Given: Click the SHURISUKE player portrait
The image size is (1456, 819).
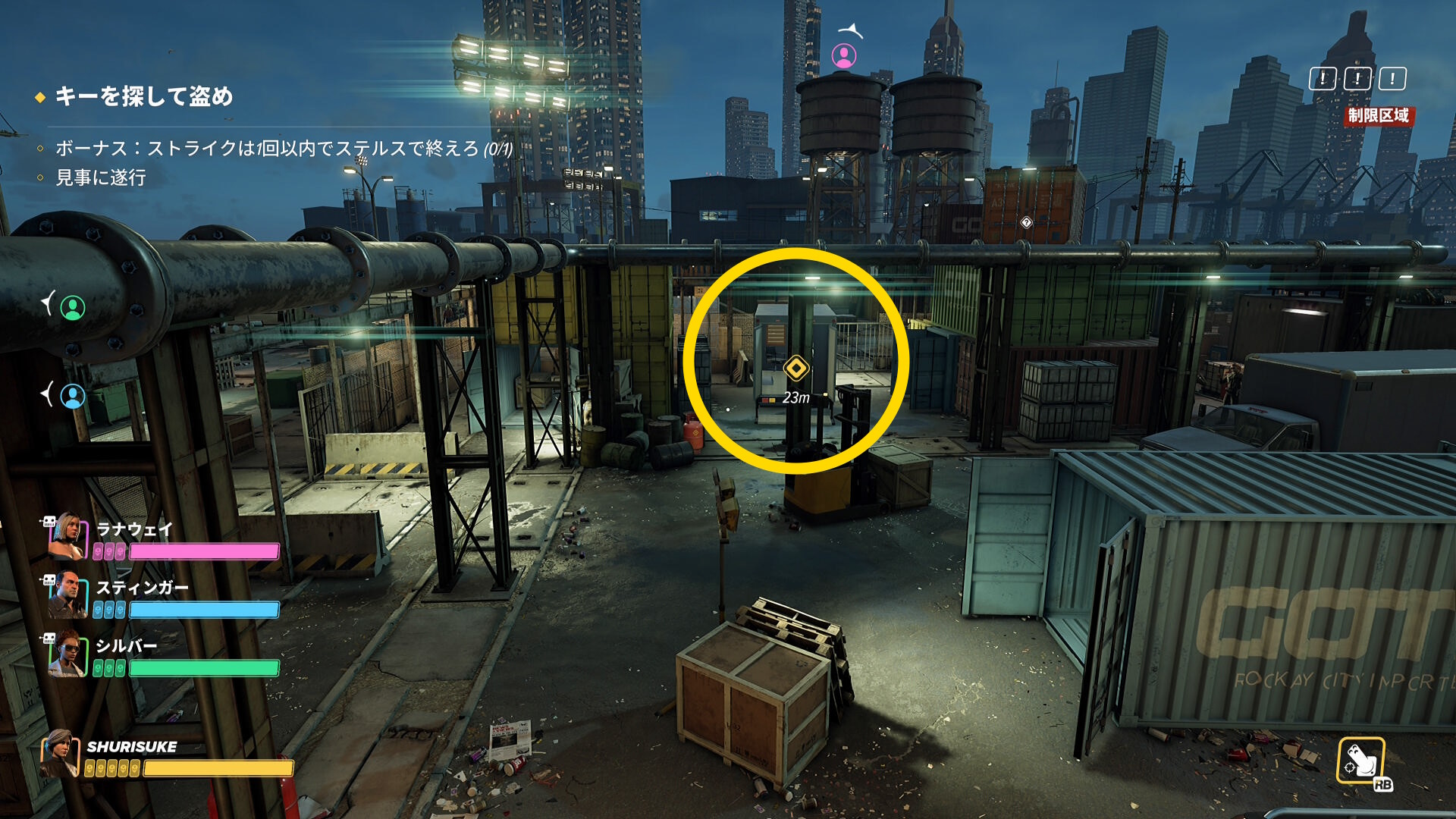Looking at the screenshot, I should (x=60, y=753).
